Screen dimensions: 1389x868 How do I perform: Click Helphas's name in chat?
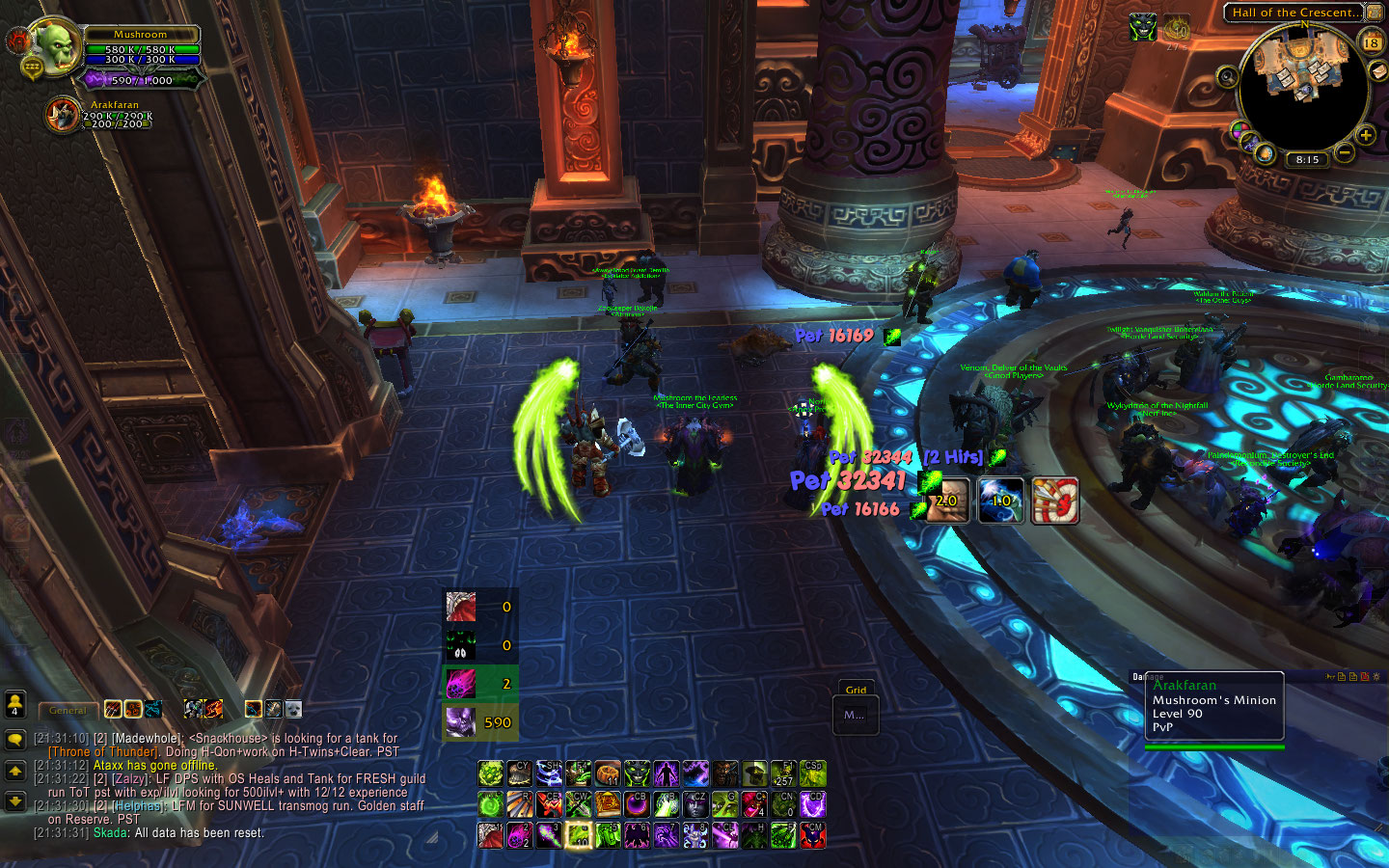coord(138,806)
